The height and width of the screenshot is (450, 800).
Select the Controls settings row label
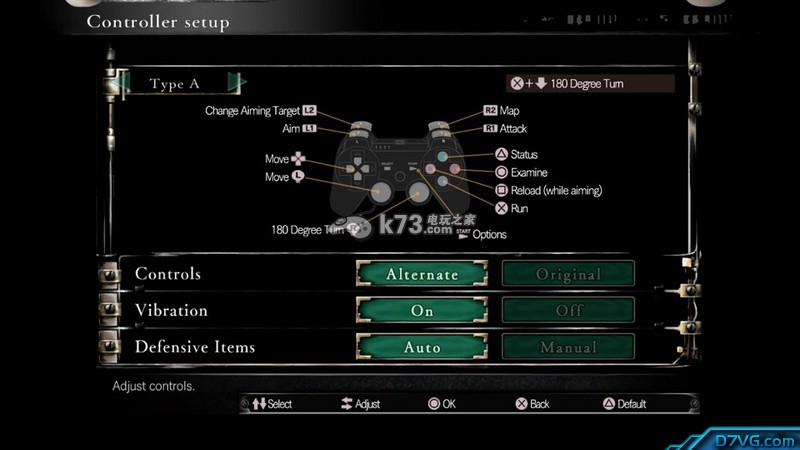(168, 274)
